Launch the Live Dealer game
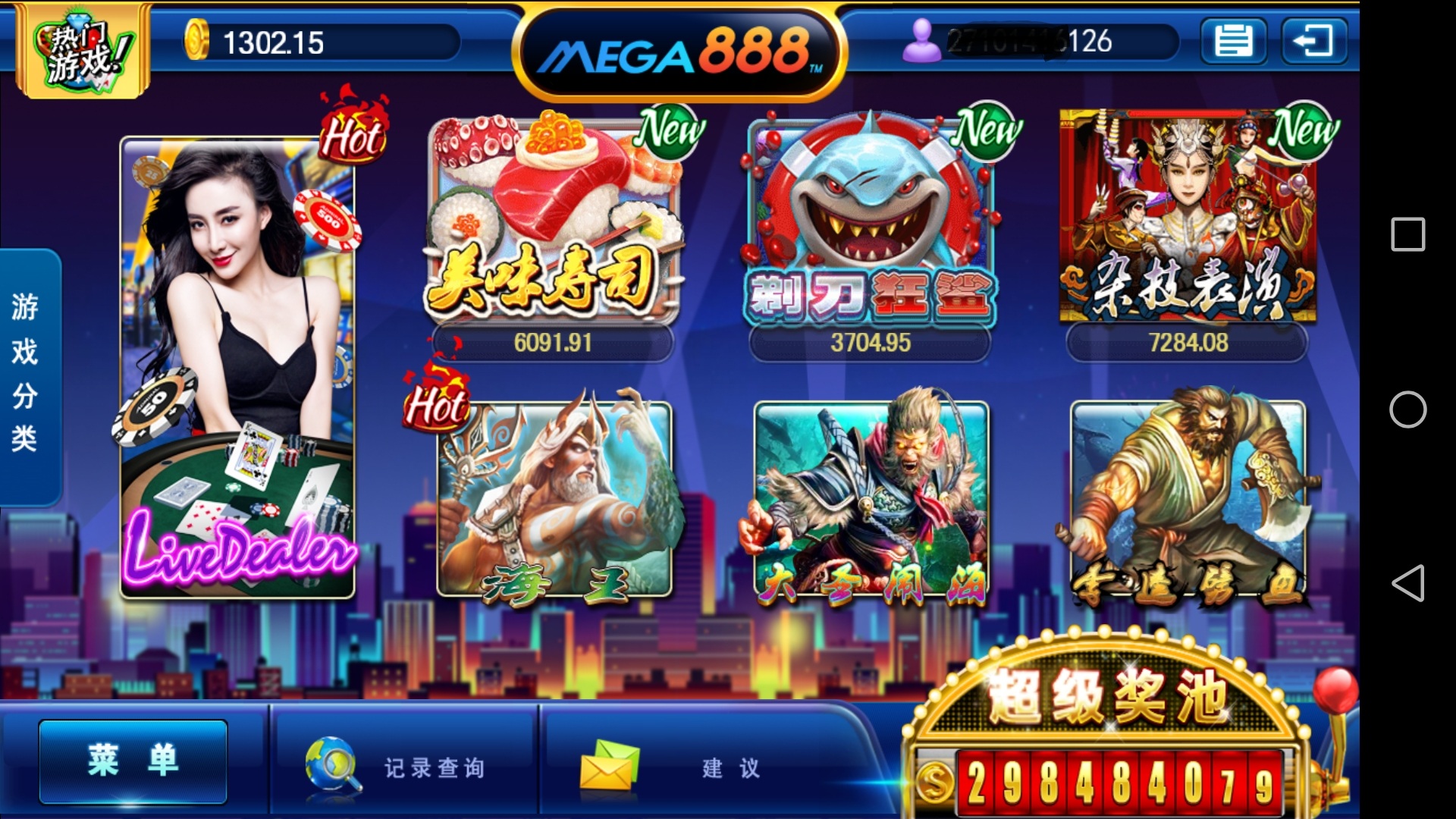The image size is (1456, 819). pyautogui.click(x=237, y=368)
